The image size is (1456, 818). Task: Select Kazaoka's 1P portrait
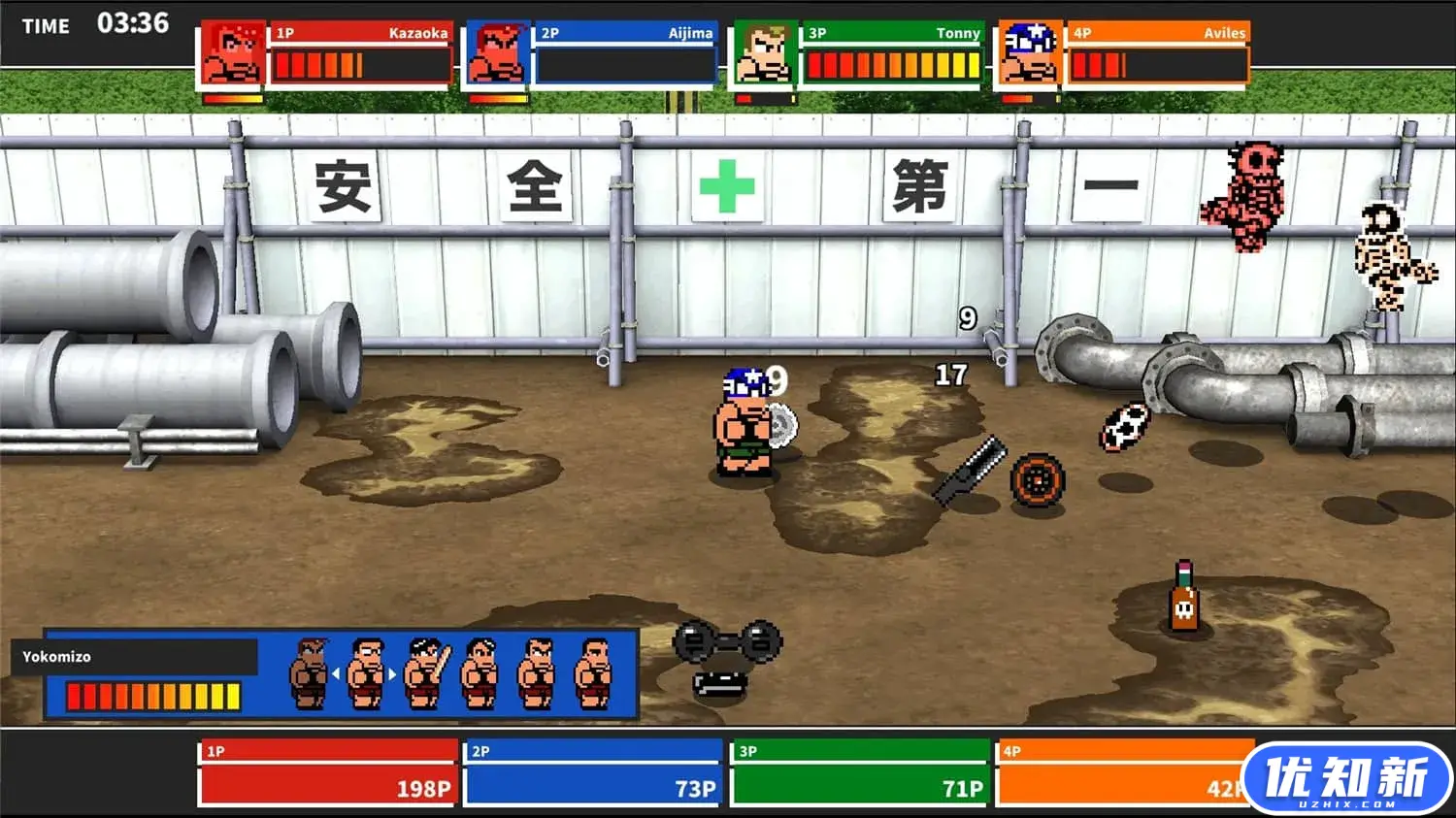232,55
